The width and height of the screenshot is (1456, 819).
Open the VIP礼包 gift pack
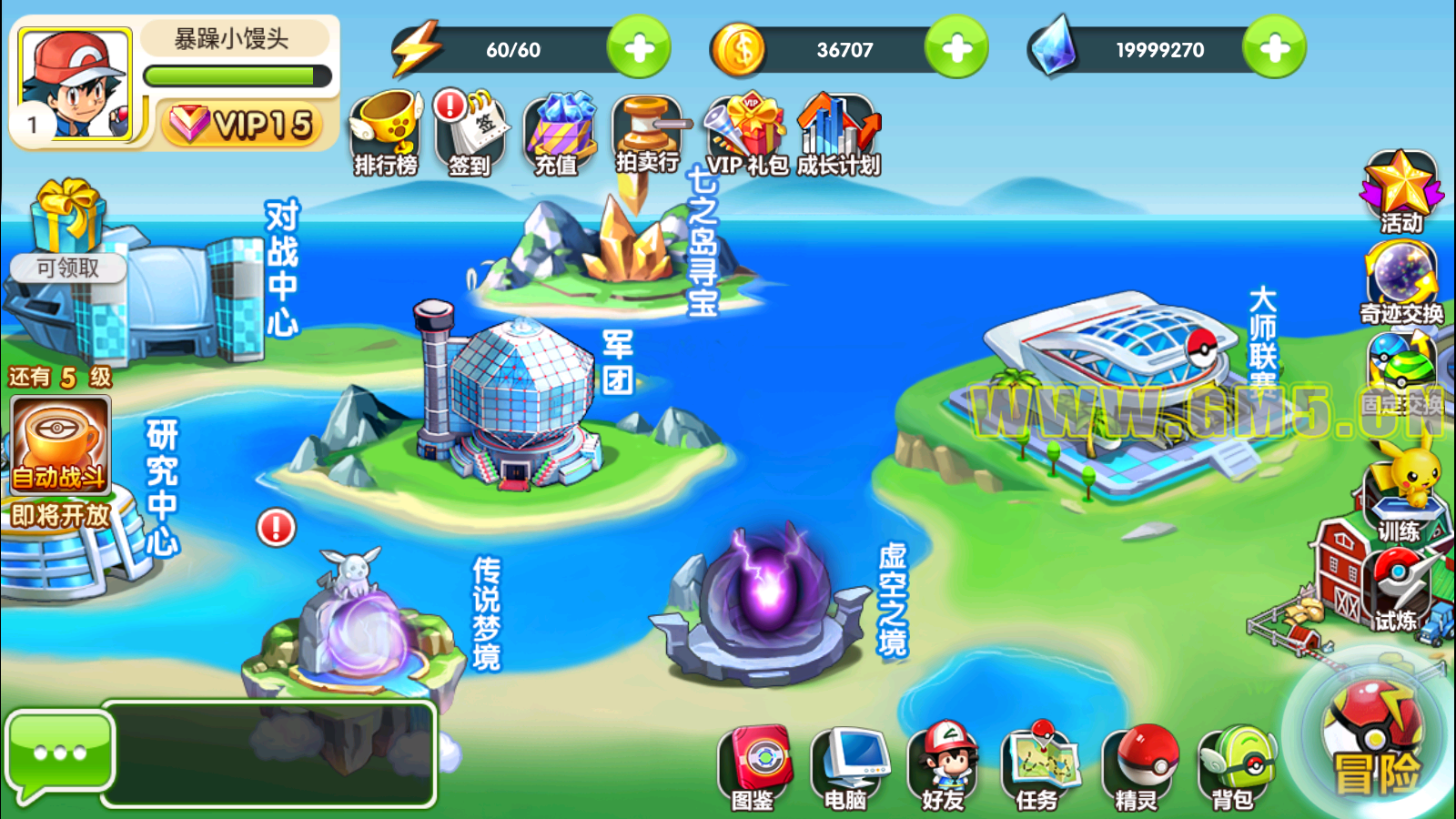point(747,134)
